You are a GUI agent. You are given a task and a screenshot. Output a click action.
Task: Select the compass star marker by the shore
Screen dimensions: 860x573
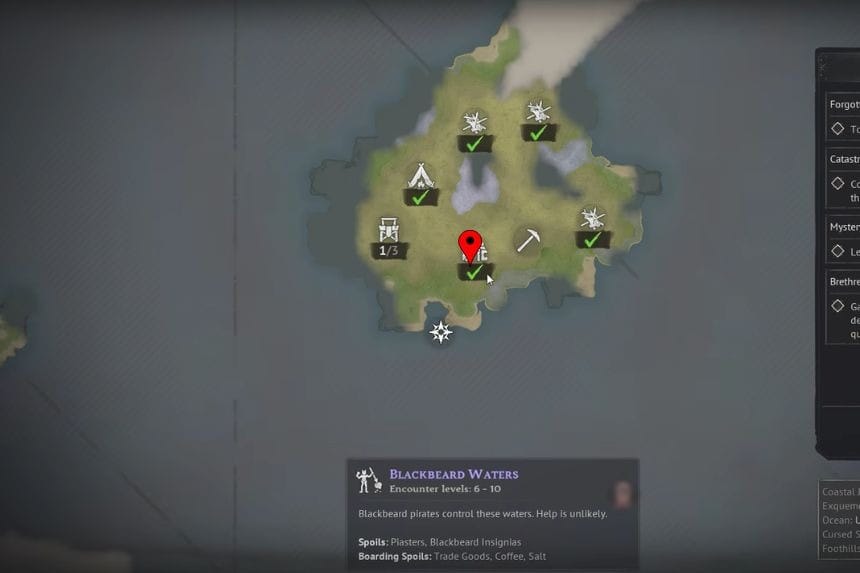(x=440, y=332)
